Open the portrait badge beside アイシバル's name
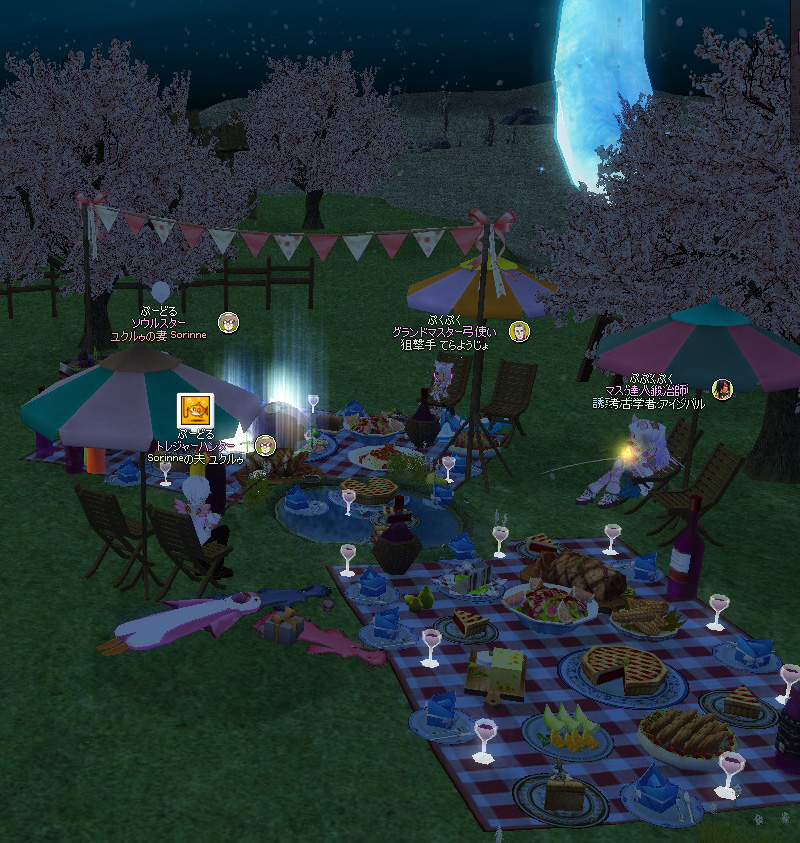 tap(721, 389)
